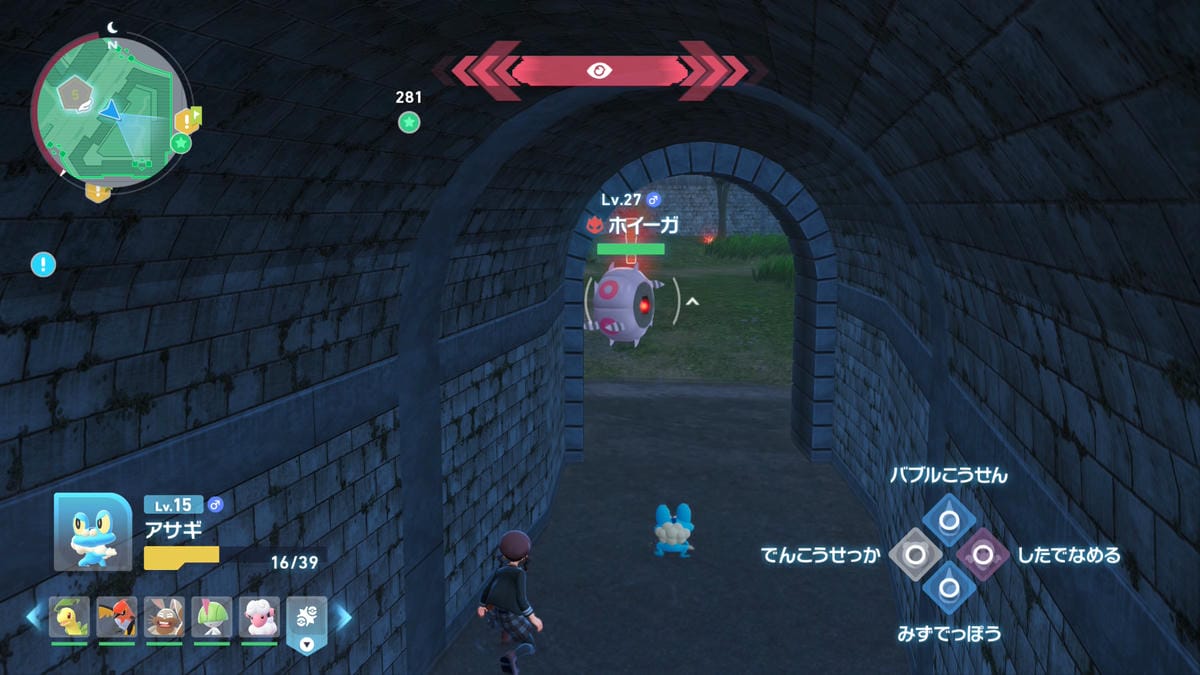1200x675 pixels.
Task: Select the orange exclamation marker with flag
Action: (x=187, y=120)
